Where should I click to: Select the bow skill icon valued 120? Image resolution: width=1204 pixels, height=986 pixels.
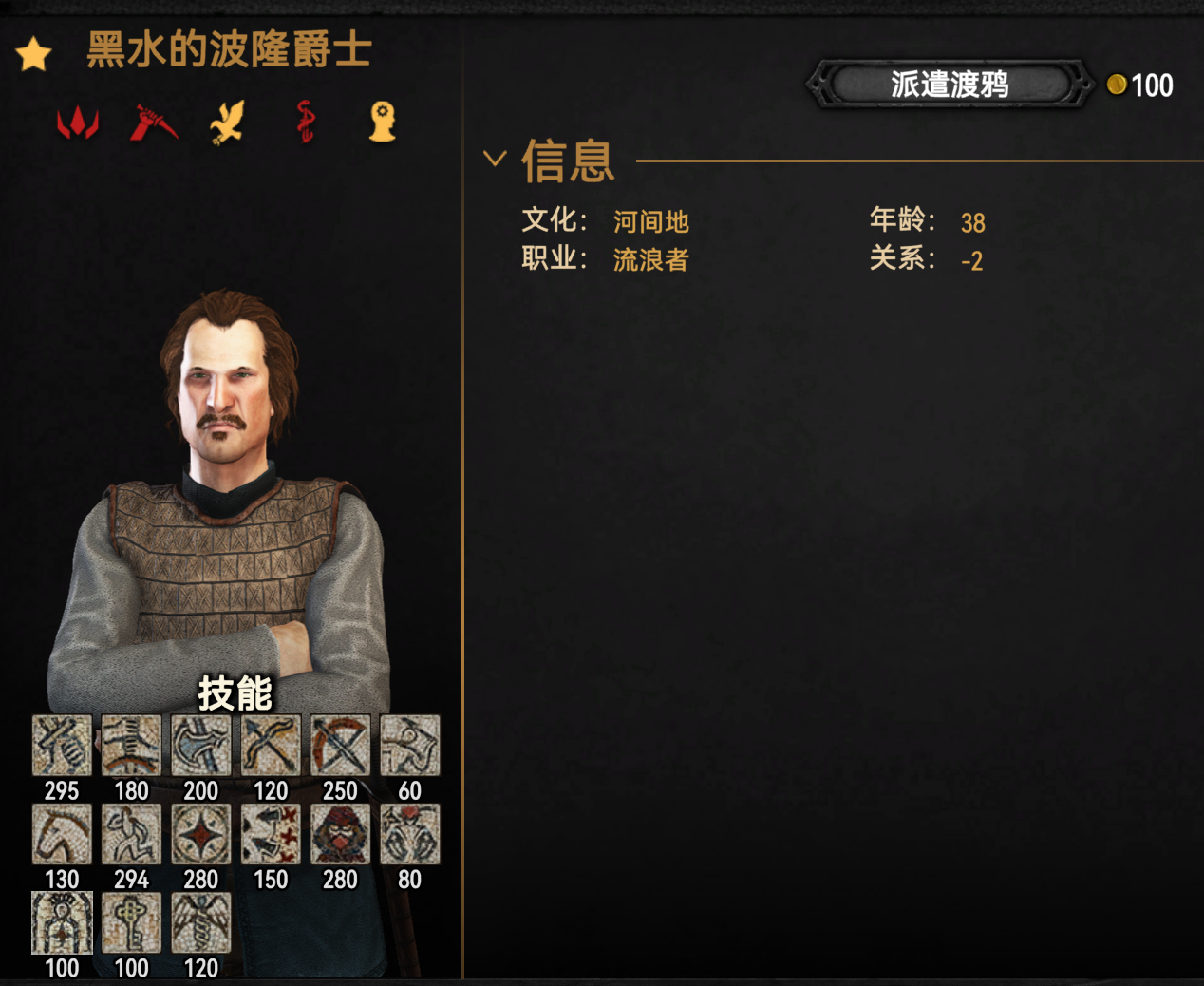[271, 746]
